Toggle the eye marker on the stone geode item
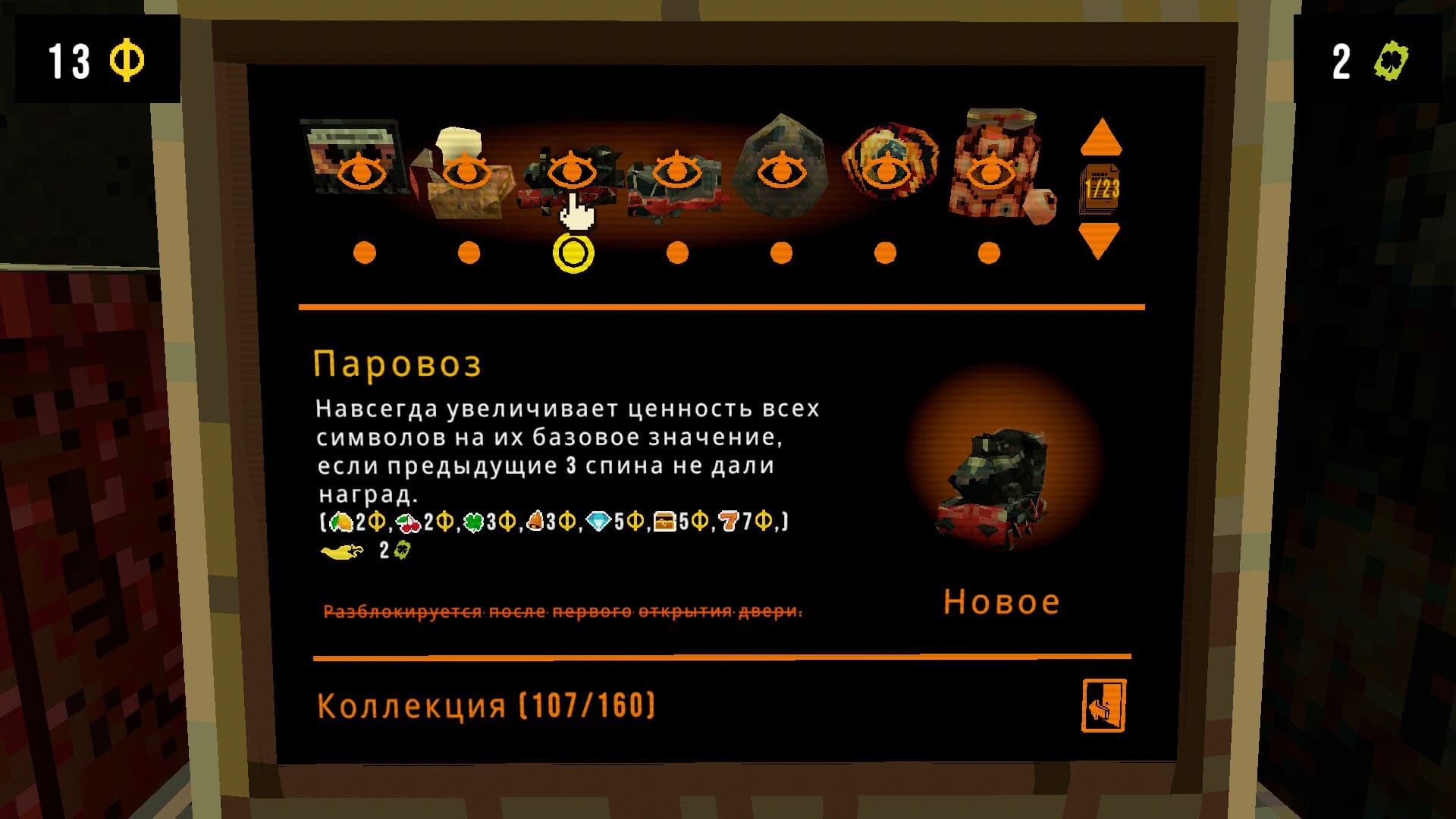 click(781, 171)
